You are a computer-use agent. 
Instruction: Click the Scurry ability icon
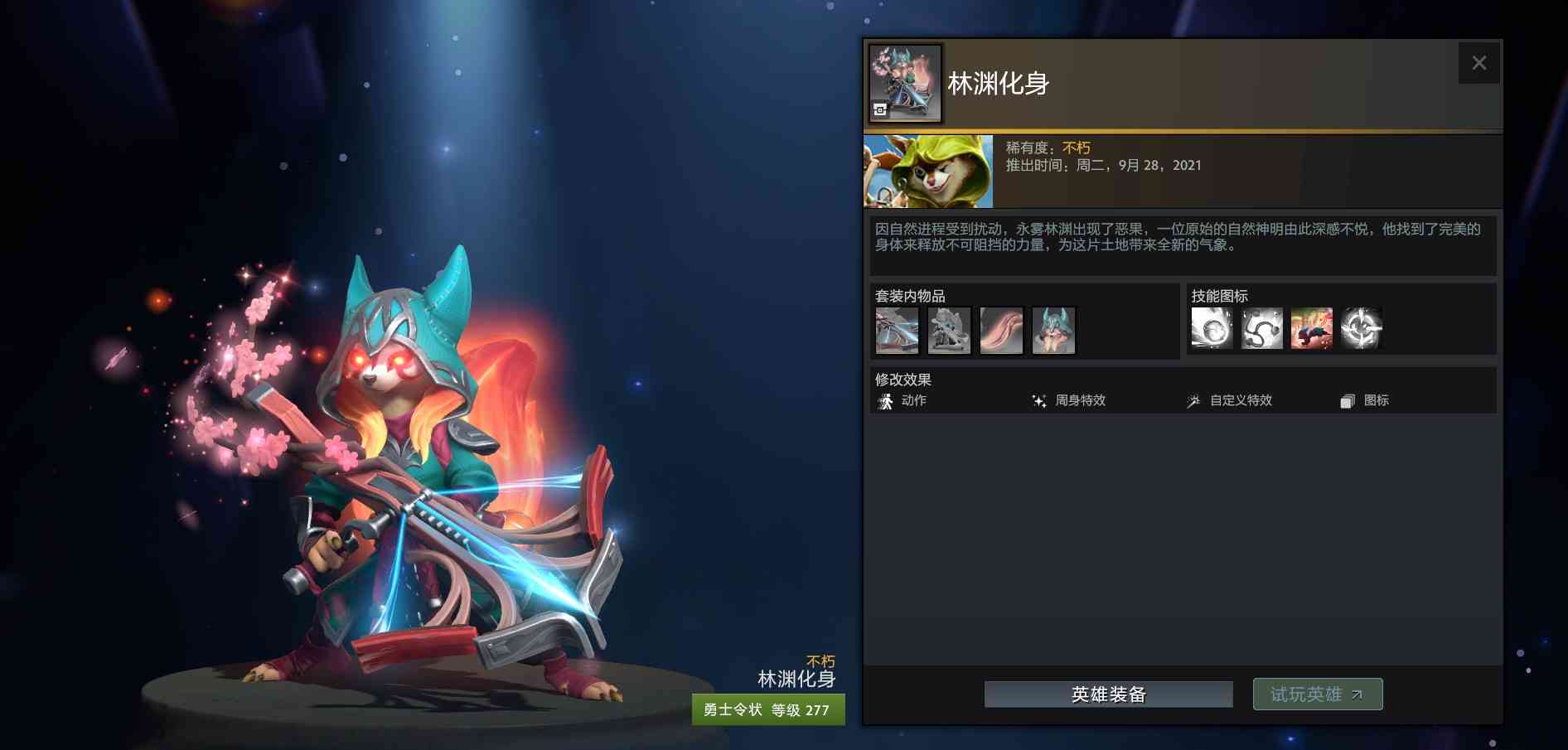pyautogui.click(x=1312, y=328)
